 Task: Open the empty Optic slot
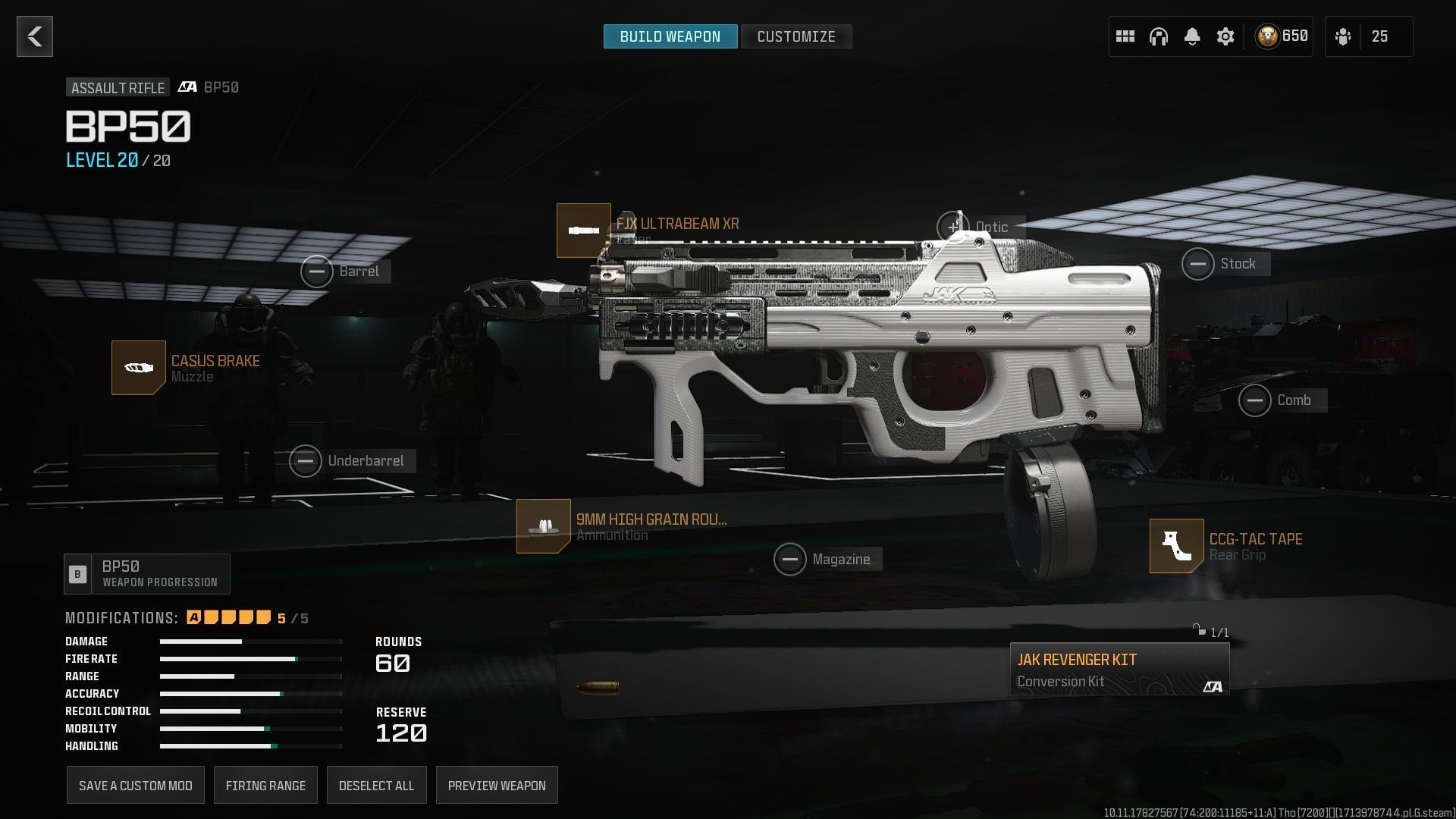(x=953, y=226)
